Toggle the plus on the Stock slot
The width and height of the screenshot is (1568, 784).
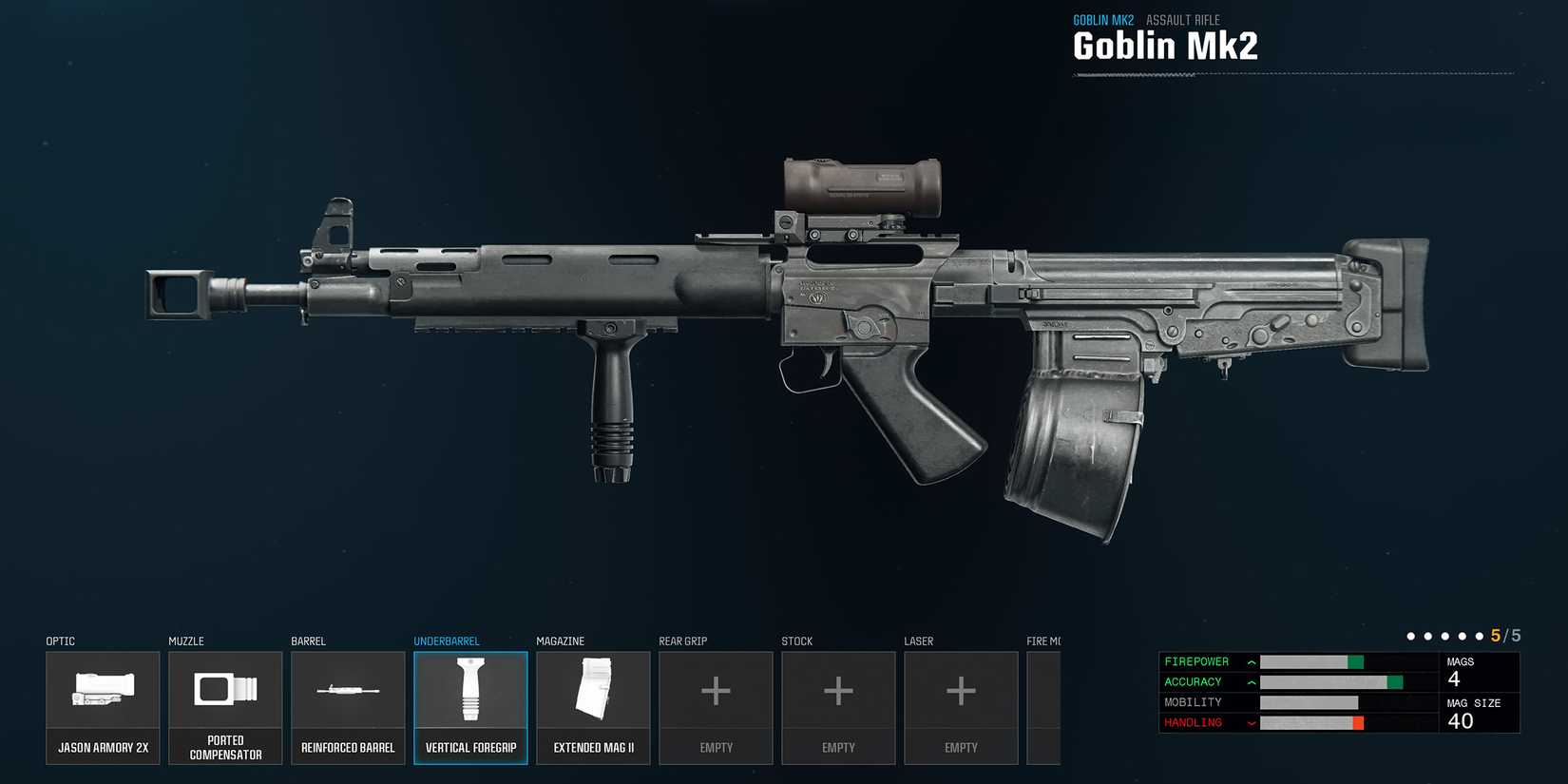[x=838, y=691]
